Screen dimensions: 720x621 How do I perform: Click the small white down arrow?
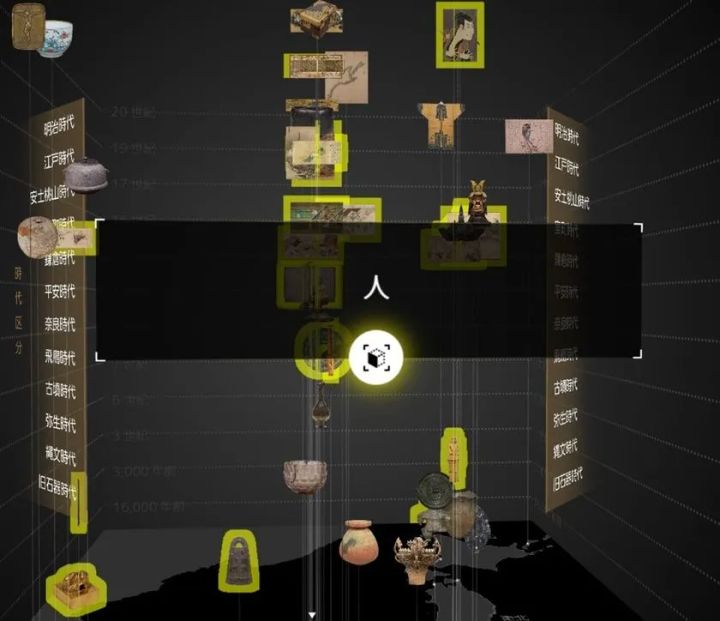[x=312, y=614]
